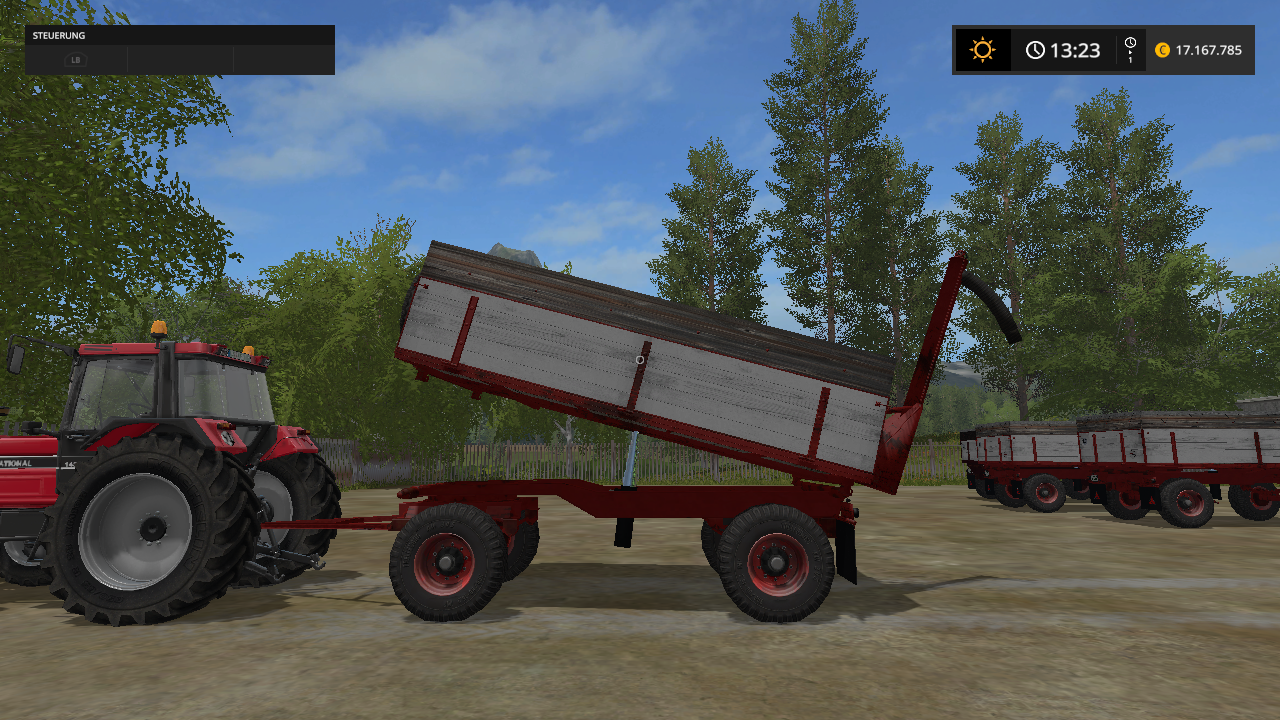Click the sun weather icon
This screenshot has width=1280, height=720.
pos(982,50)
